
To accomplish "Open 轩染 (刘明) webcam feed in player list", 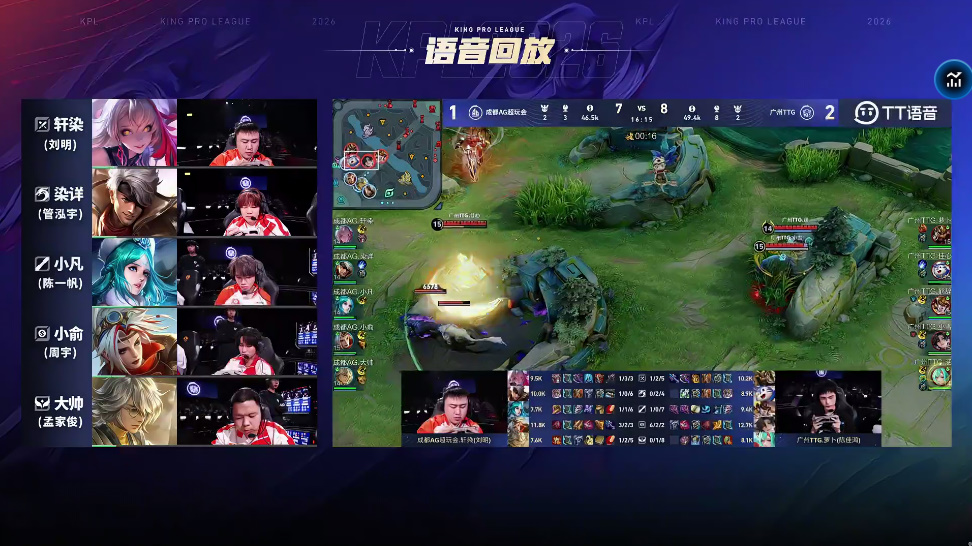I will pos(247,132).
